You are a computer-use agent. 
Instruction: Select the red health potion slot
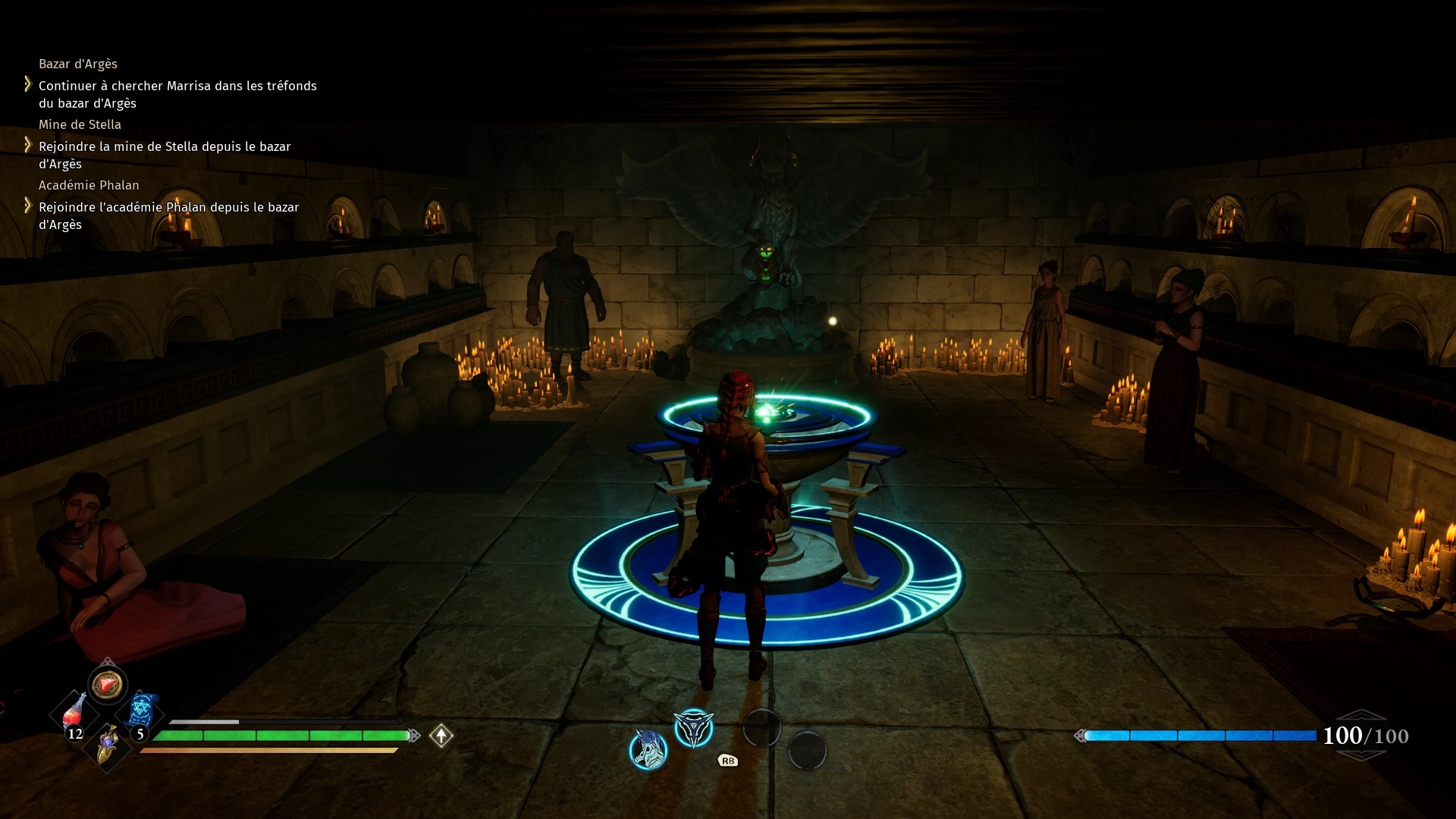74,714
